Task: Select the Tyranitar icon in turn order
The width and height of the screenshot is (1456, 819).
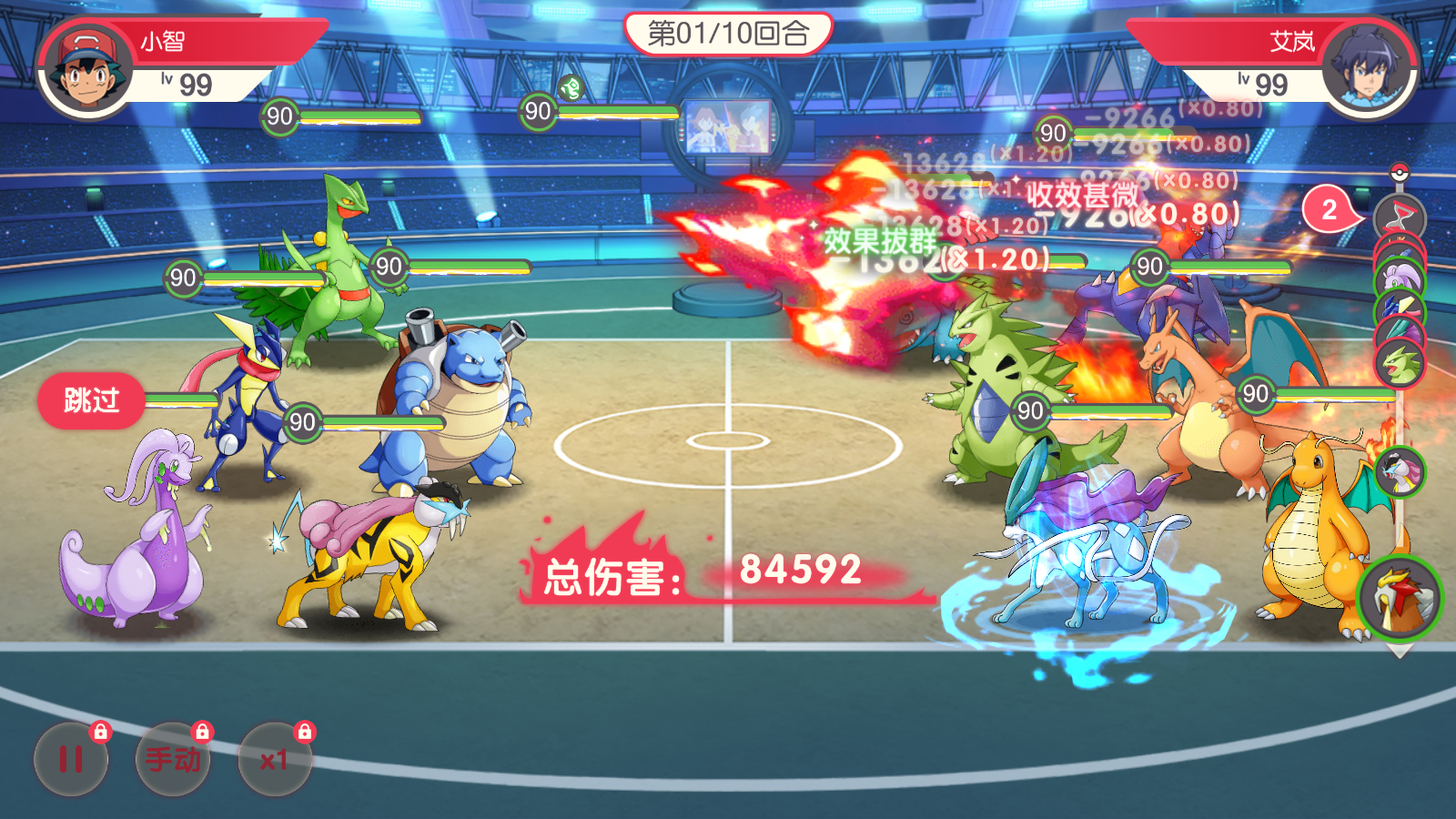Action: coord(1400,363)
